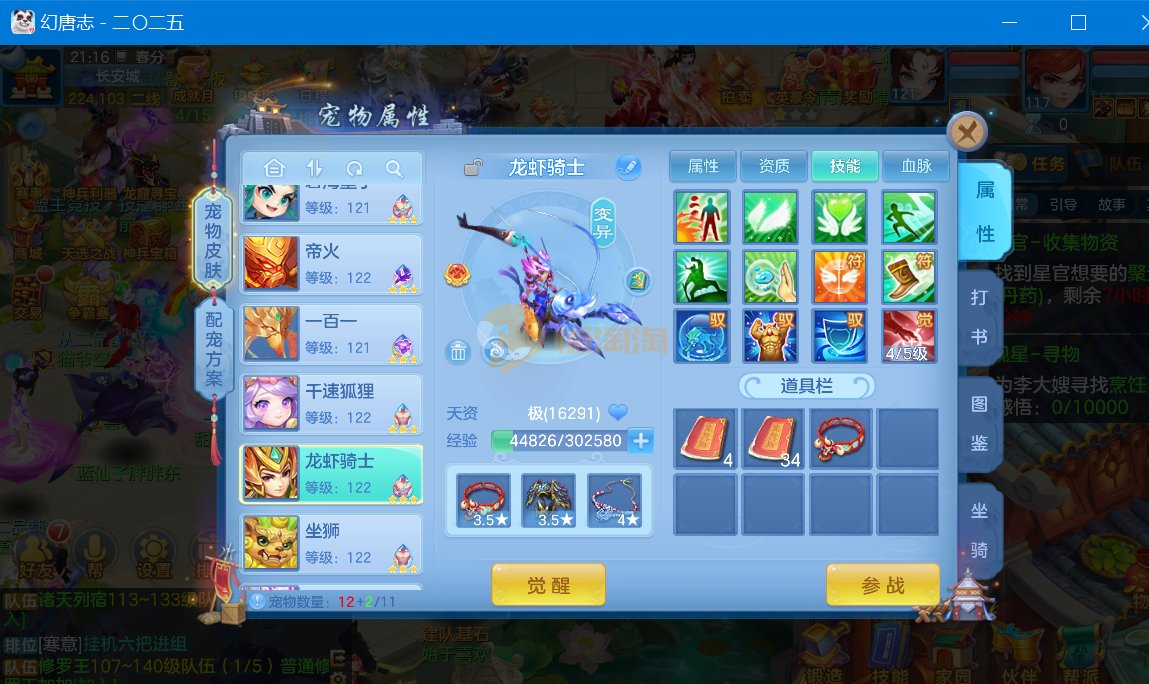Screen dimensions: 1149x684
Task: Select the pet 帝火 from list
Action: tap(331, 264)
